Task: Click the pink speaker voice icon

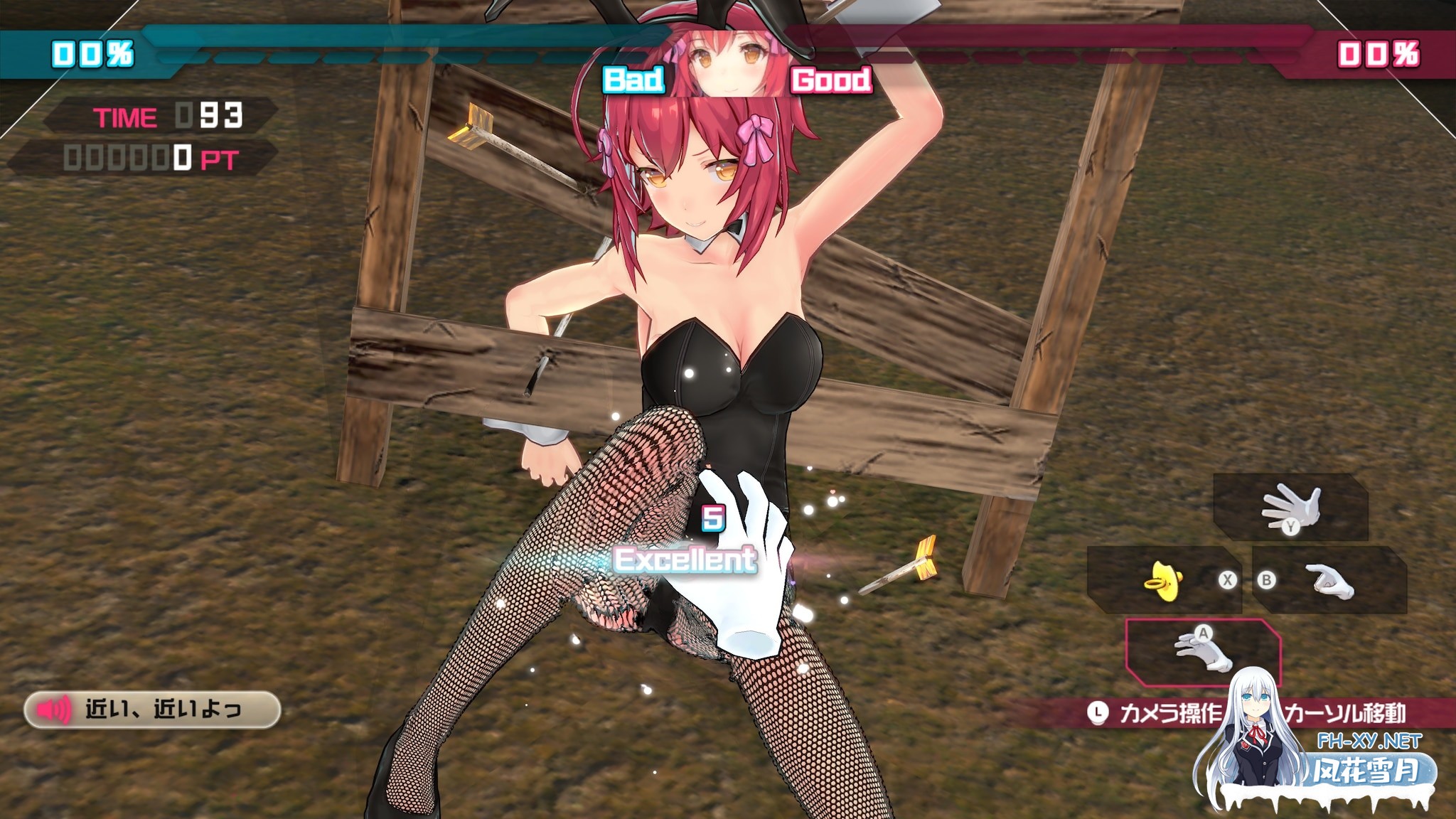Action: tap(54, 710)
